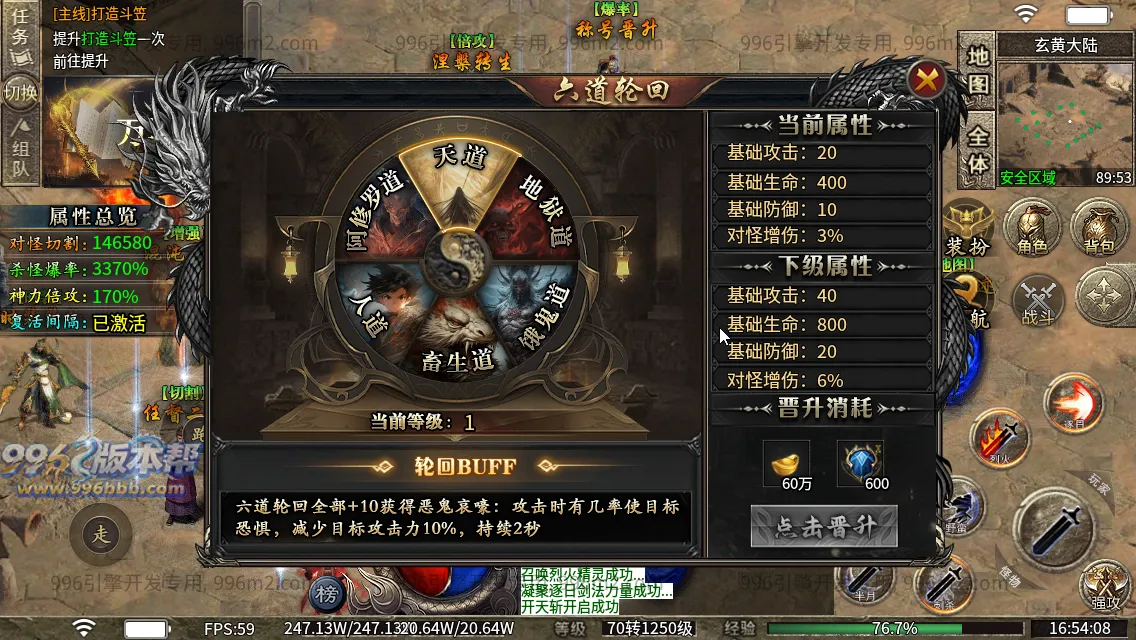Screen dimensions: 1136x640
Task: Click the 走 walk mode button
Action: [101, 535]
